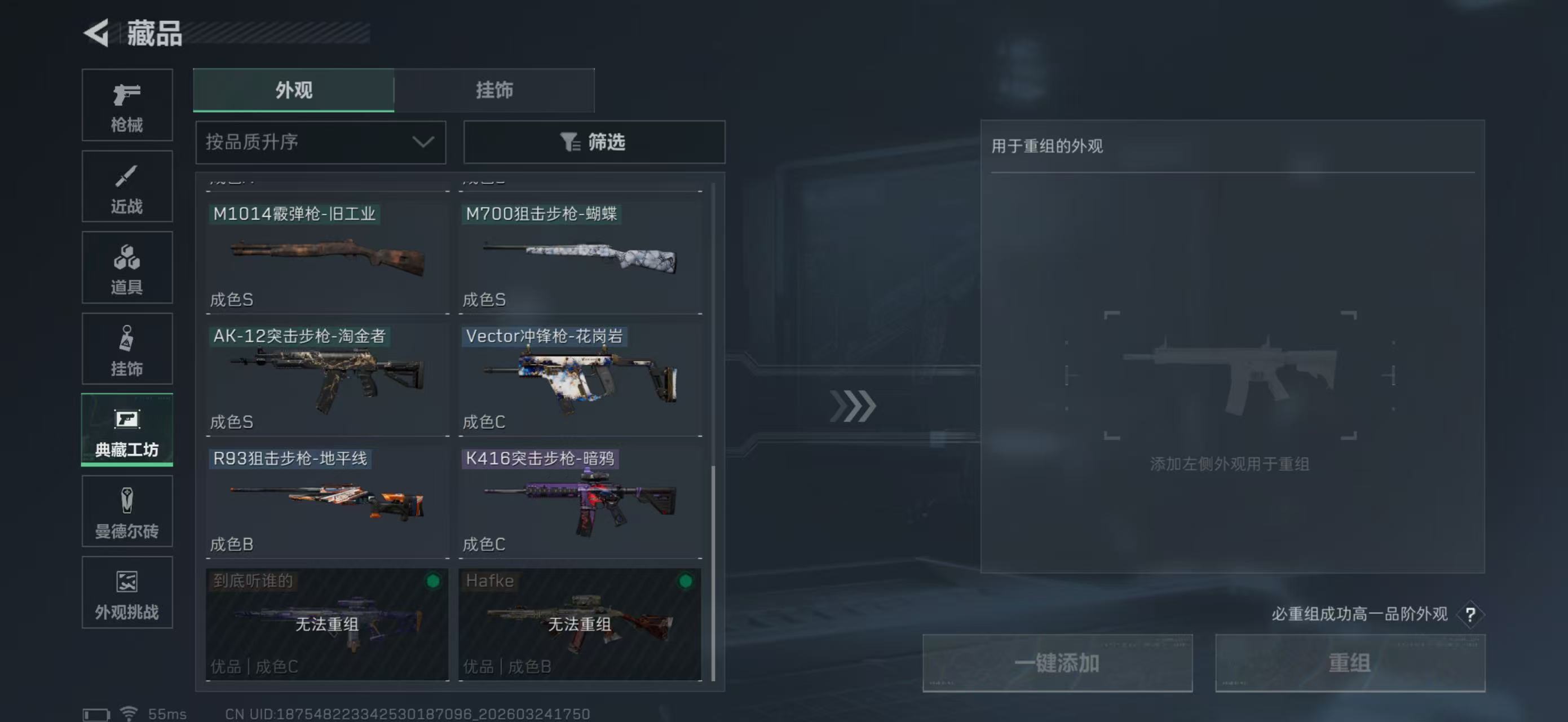
Task: Open the 曼德尔砖 Mandel brick section
Action: point(127,512)
